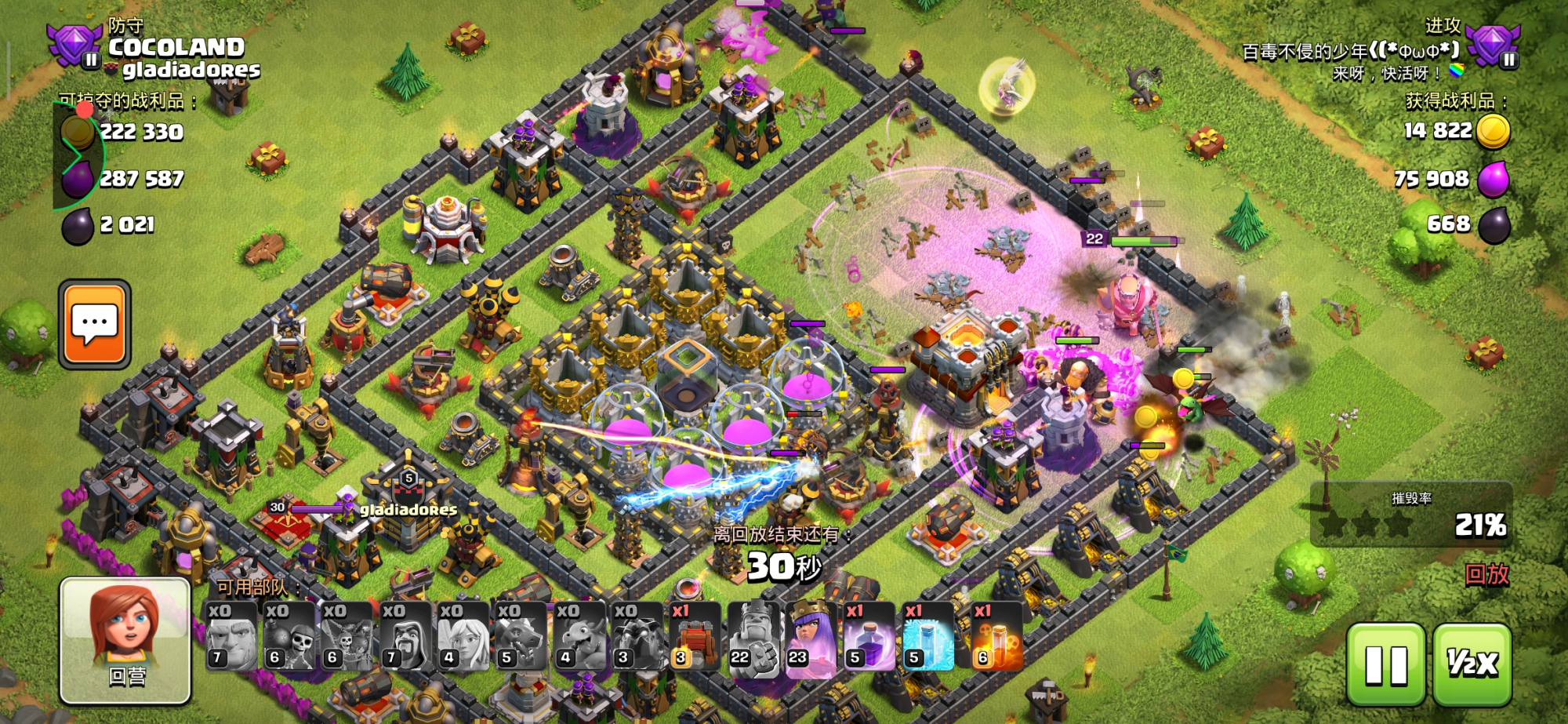Image resolution: width=1568 pixels, height=724 pixels.
Task: Select the Giant troop card
Action: 231,636
